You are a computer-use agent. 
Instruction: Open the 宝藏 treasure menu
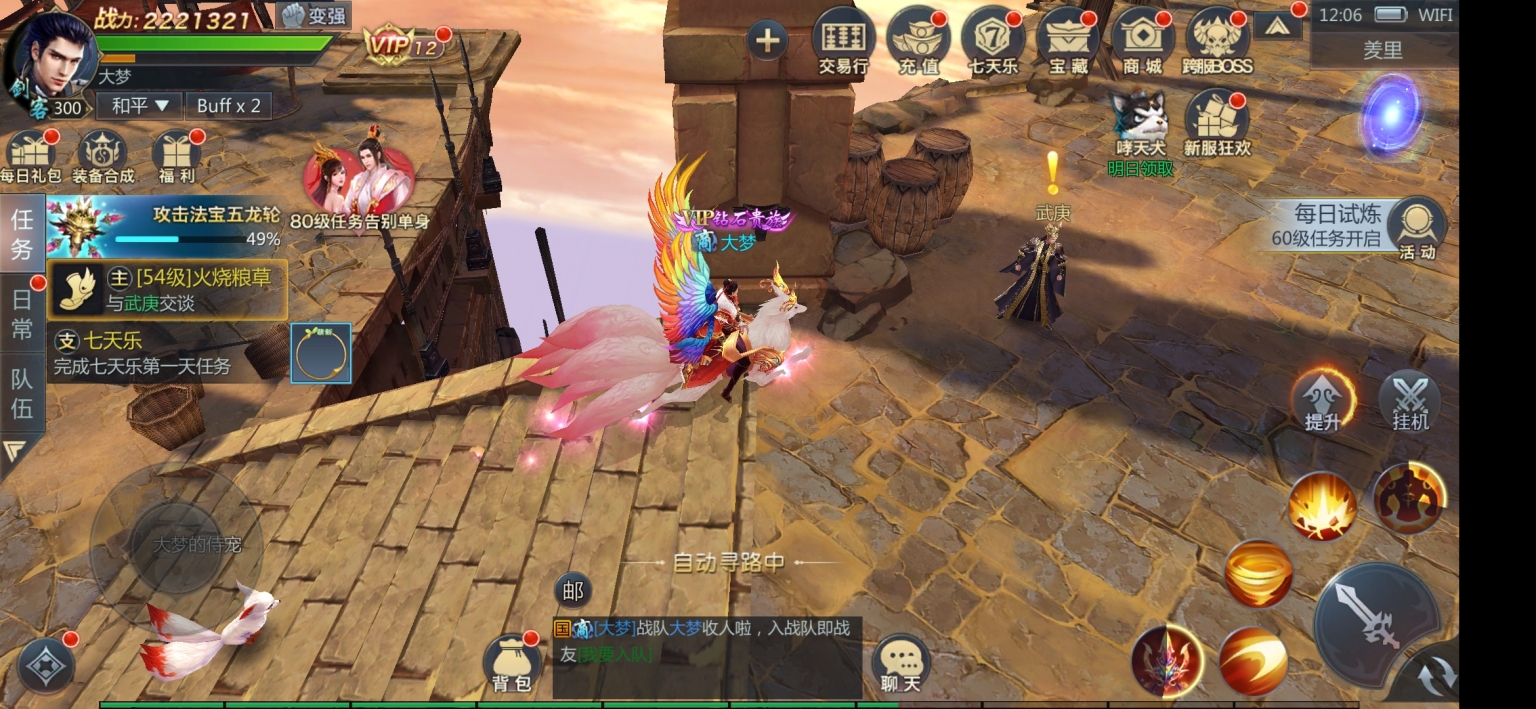tap(1067, 41)
